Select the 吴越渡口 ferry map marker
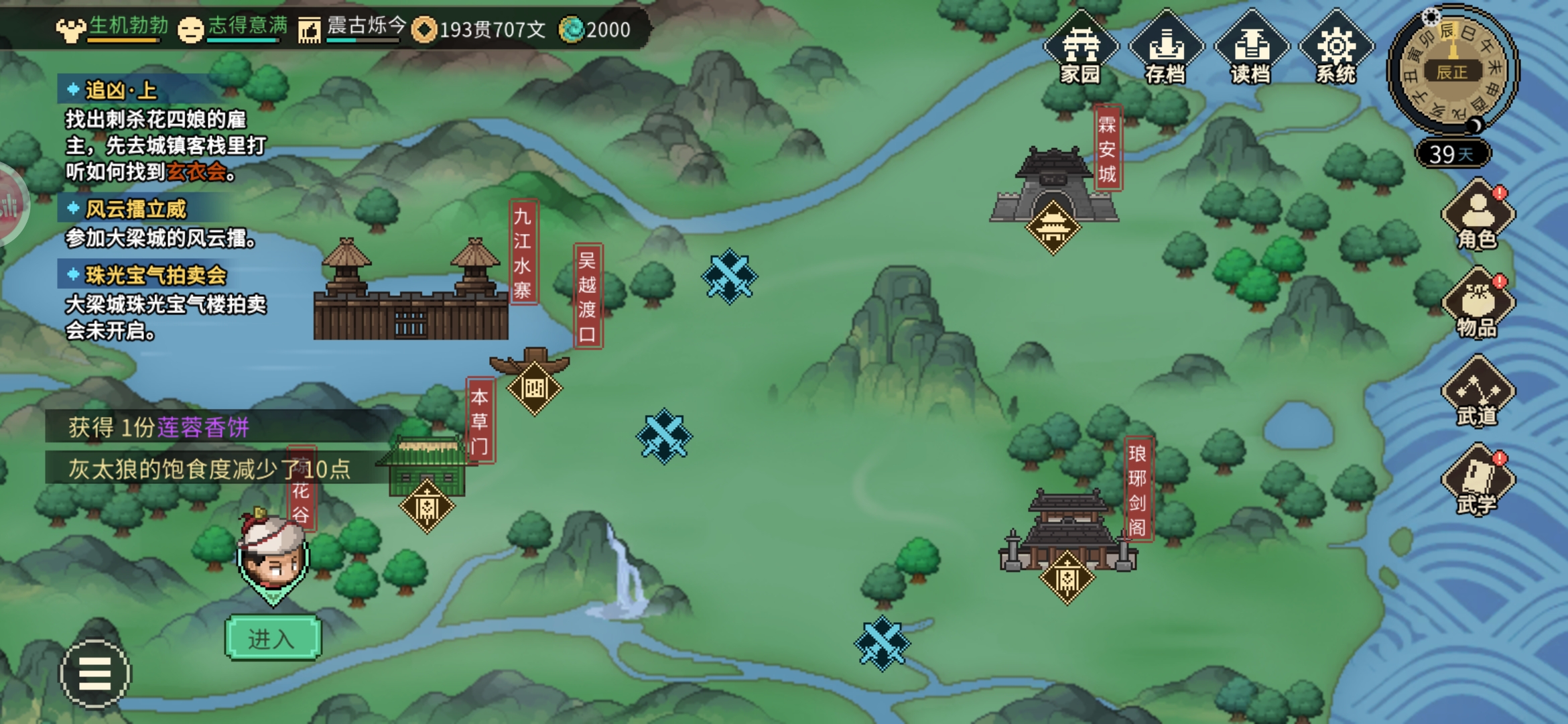The width and height of the screenshot is (1568, 724). tap(534, 388)
